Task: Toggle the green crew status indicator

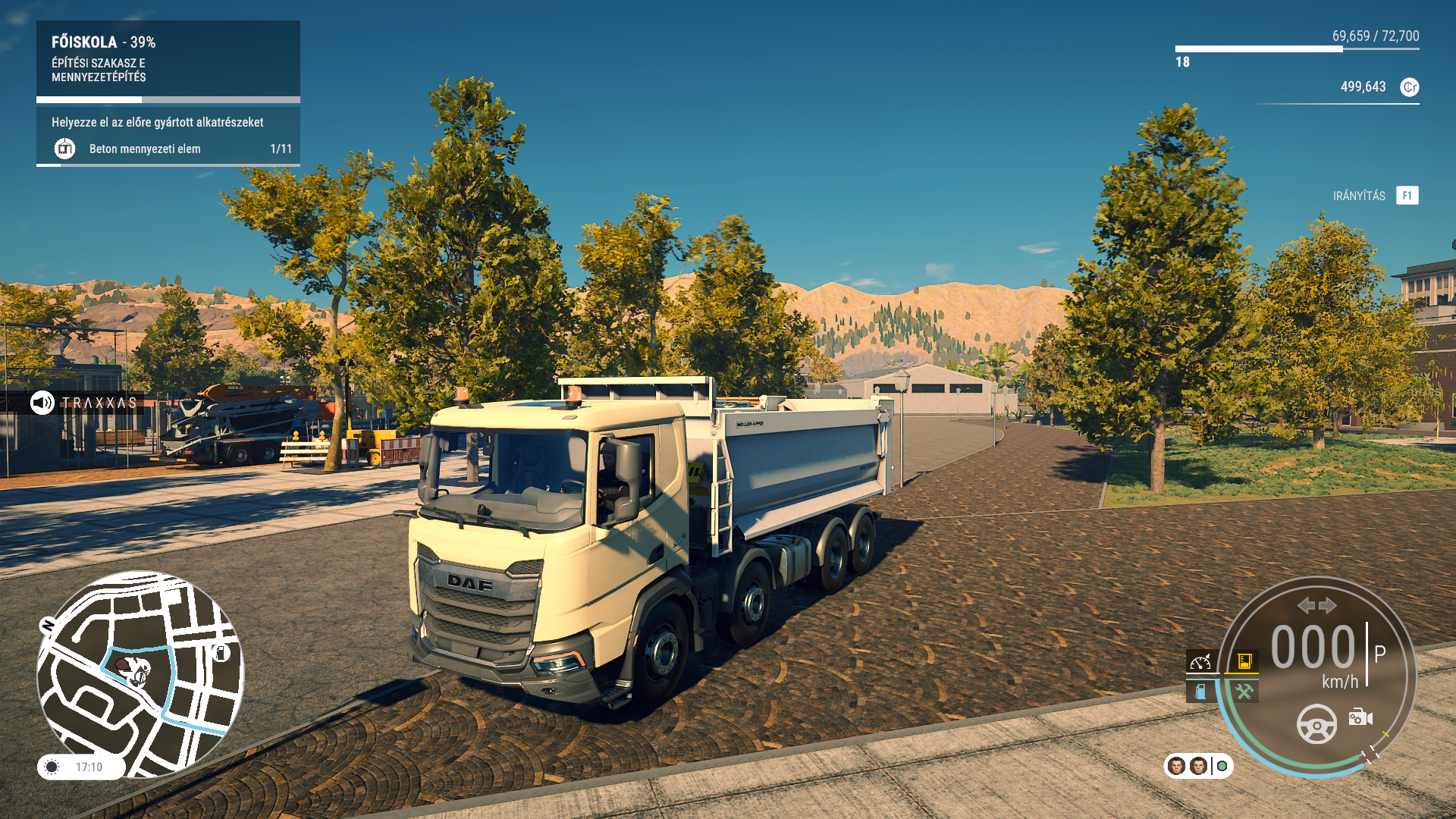Action: (1222, 767)
